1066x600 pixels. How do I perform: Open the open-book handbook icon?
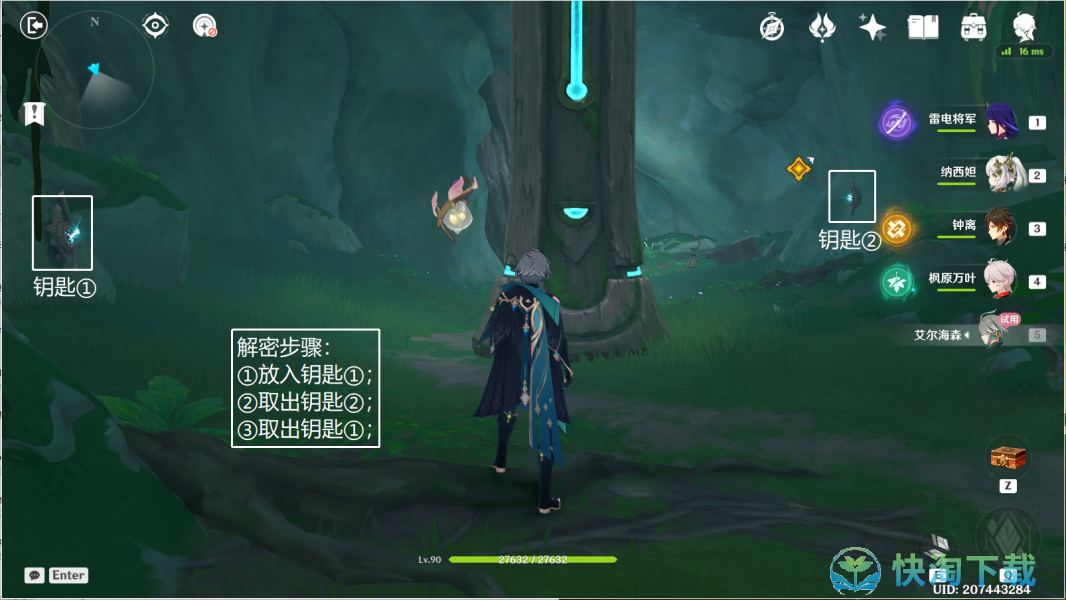(x=922, y=27)
